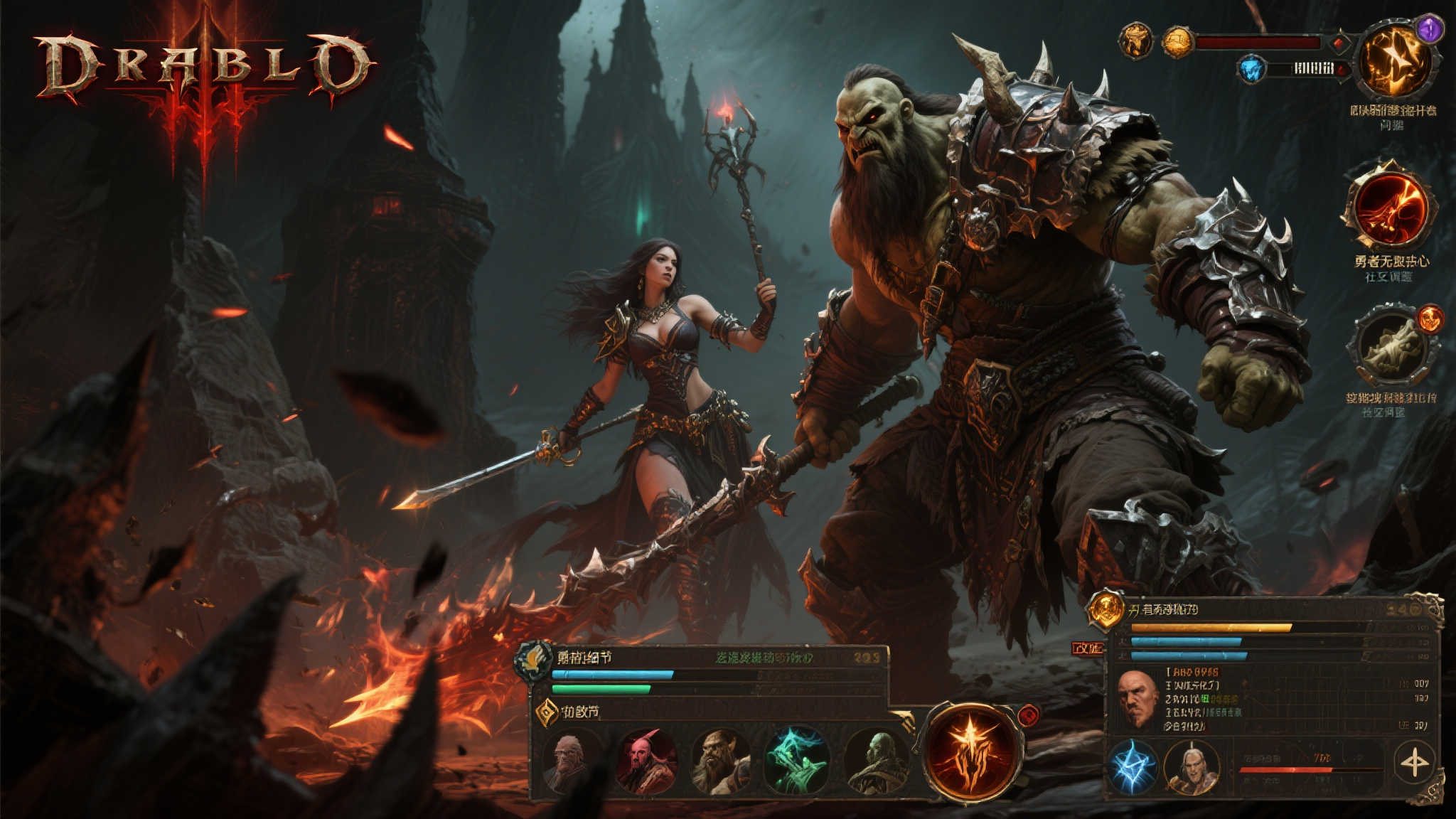Image resolution: width=1456 pixels, height=819 pixels.
Task: Activate the red swirling flame skill
Action: (x=1389, y=207)
